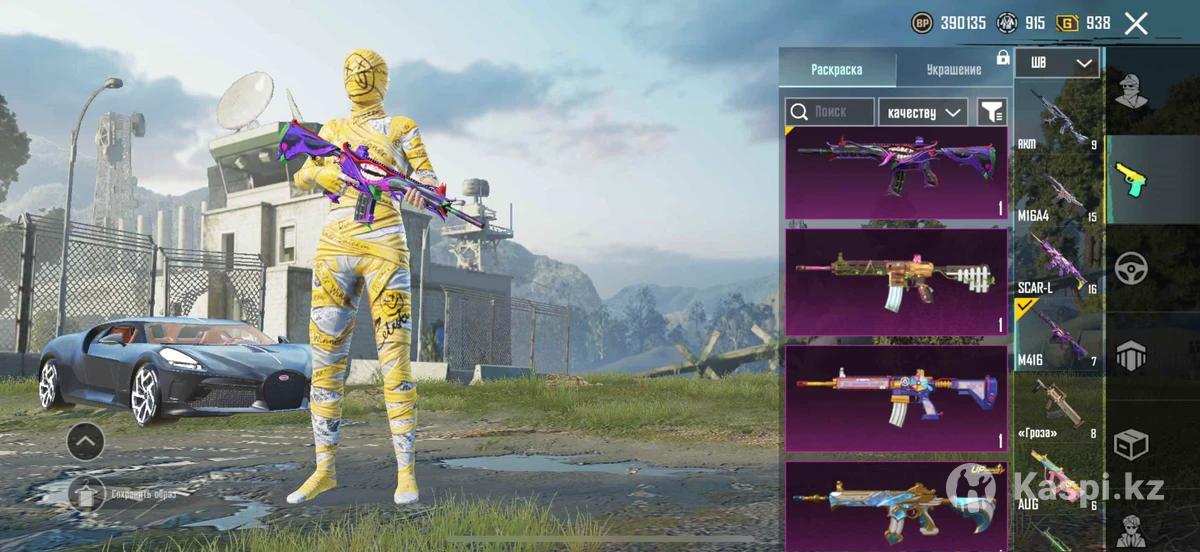Choose the gold and green M416 skin
The width and height of the screenshot is (1200, 552).
pyautogui.click(x=896, y=283)
